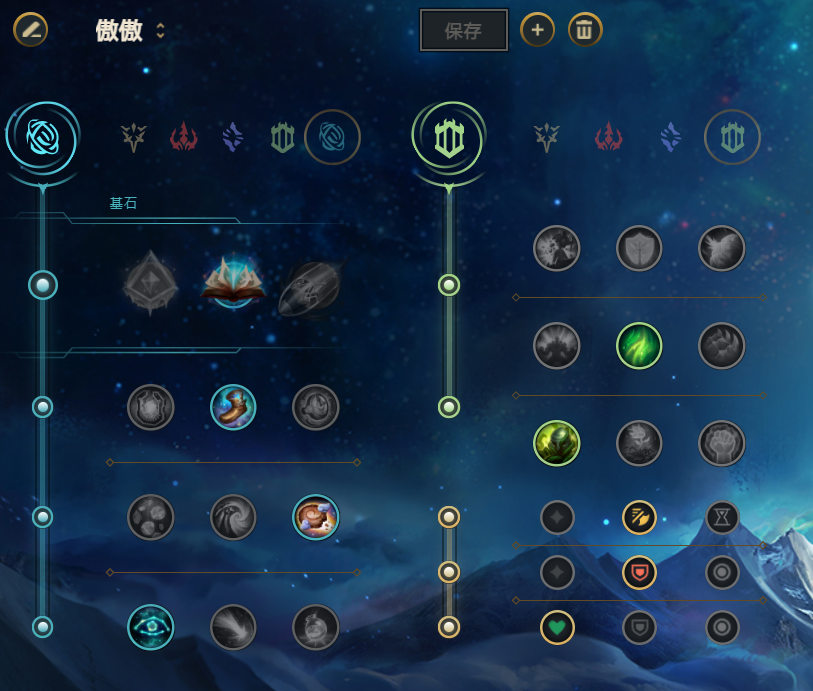
Task: Choose the Overgrowth rune
Action: 556,443
